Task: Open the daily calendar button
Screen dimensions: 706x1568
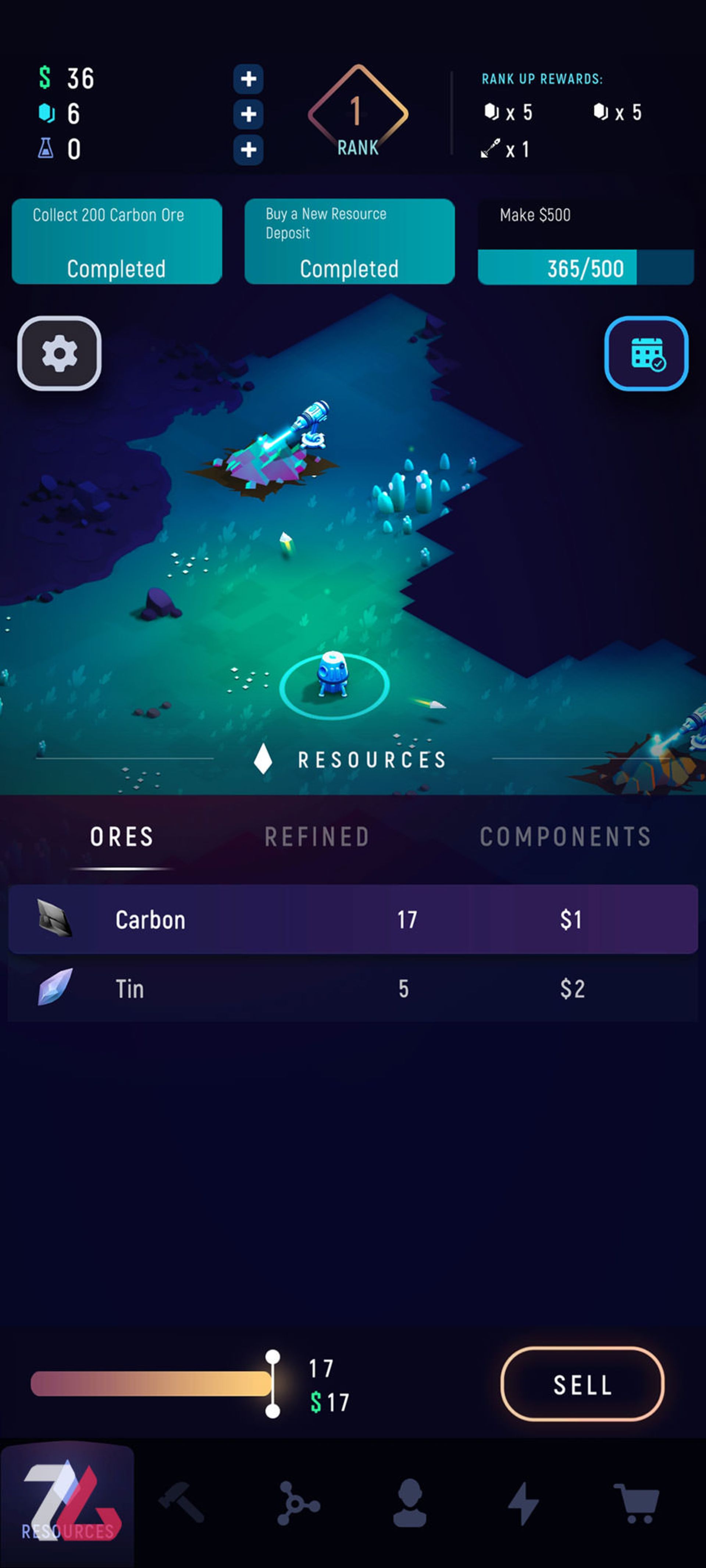Action: [646, 354]
